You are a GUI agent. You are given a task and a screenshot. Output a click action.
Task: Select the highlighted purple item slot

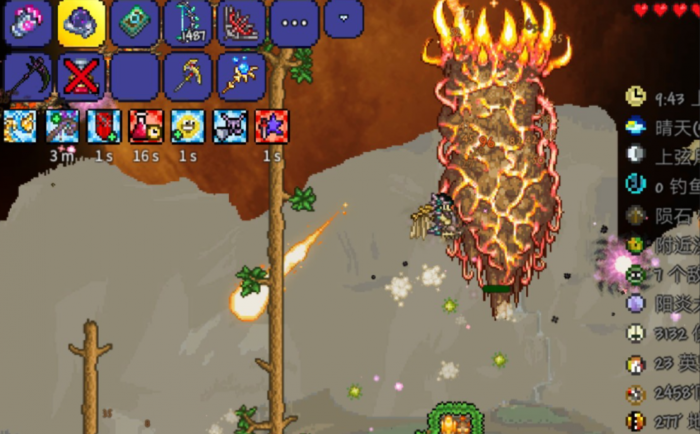click(x=82, y=23)
